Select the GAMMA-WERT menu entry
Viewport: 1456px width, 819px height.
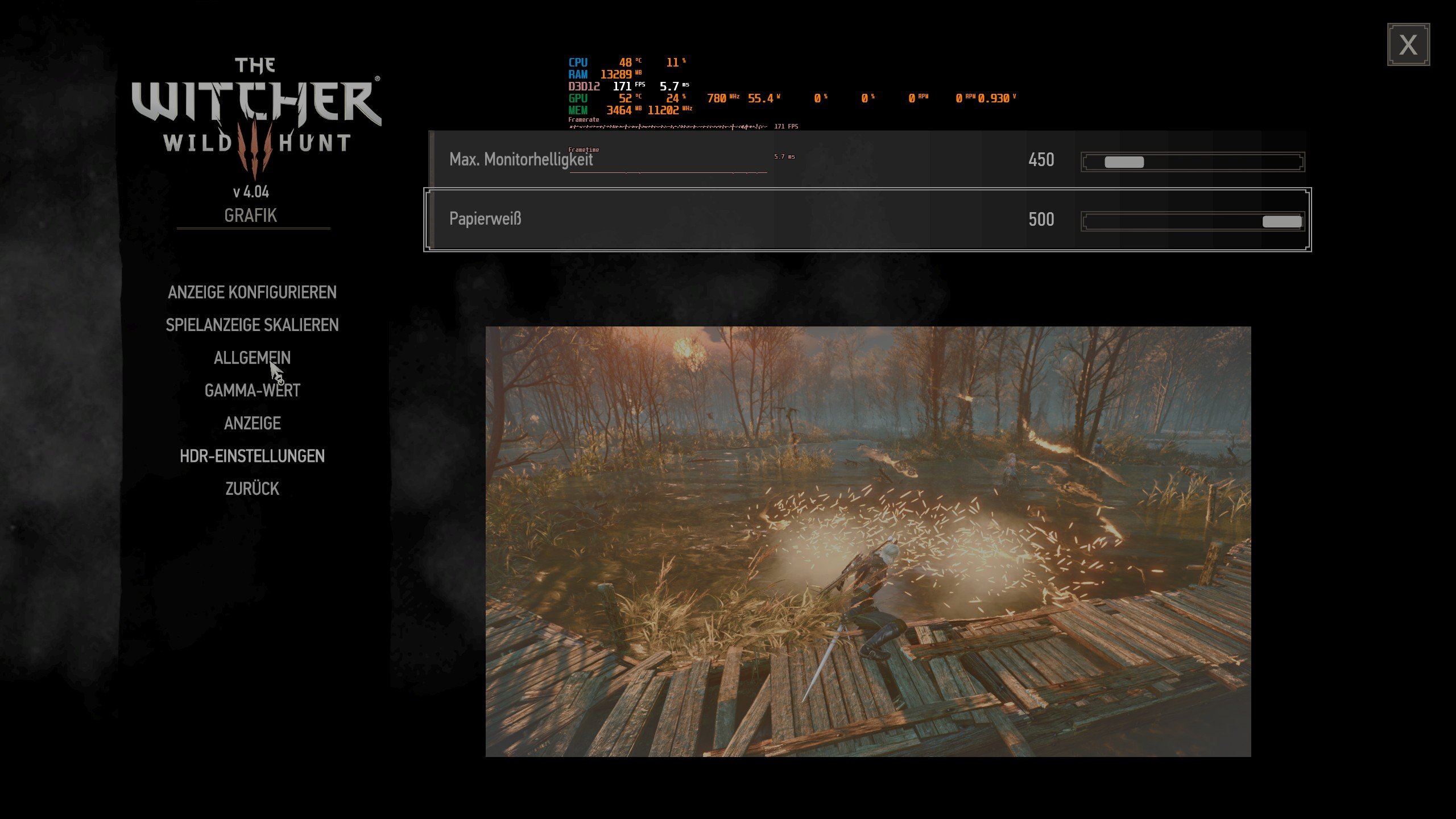[x=253, y=390]
